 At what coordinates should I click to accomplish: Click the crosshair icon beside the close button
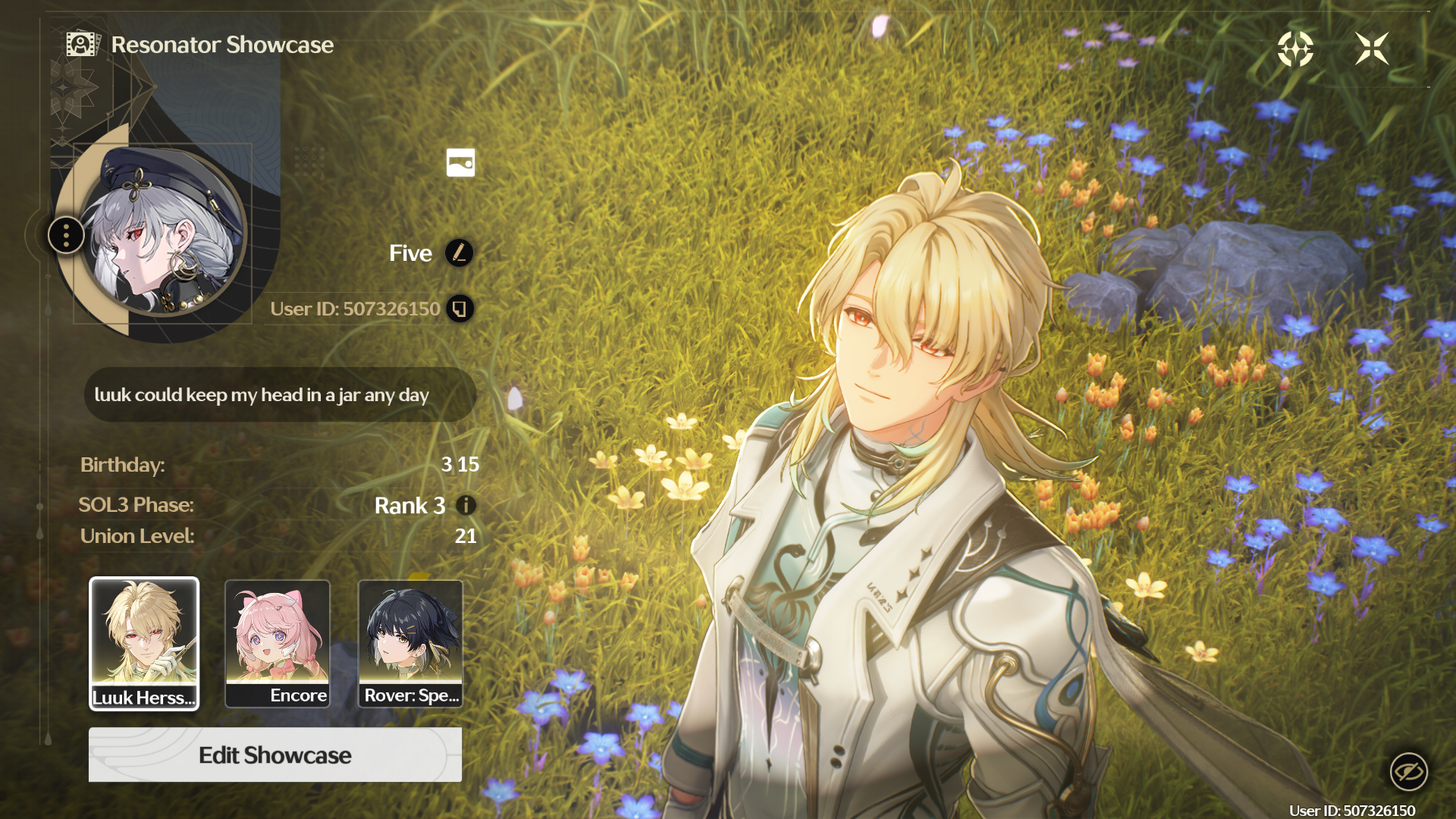(1295, 49)
